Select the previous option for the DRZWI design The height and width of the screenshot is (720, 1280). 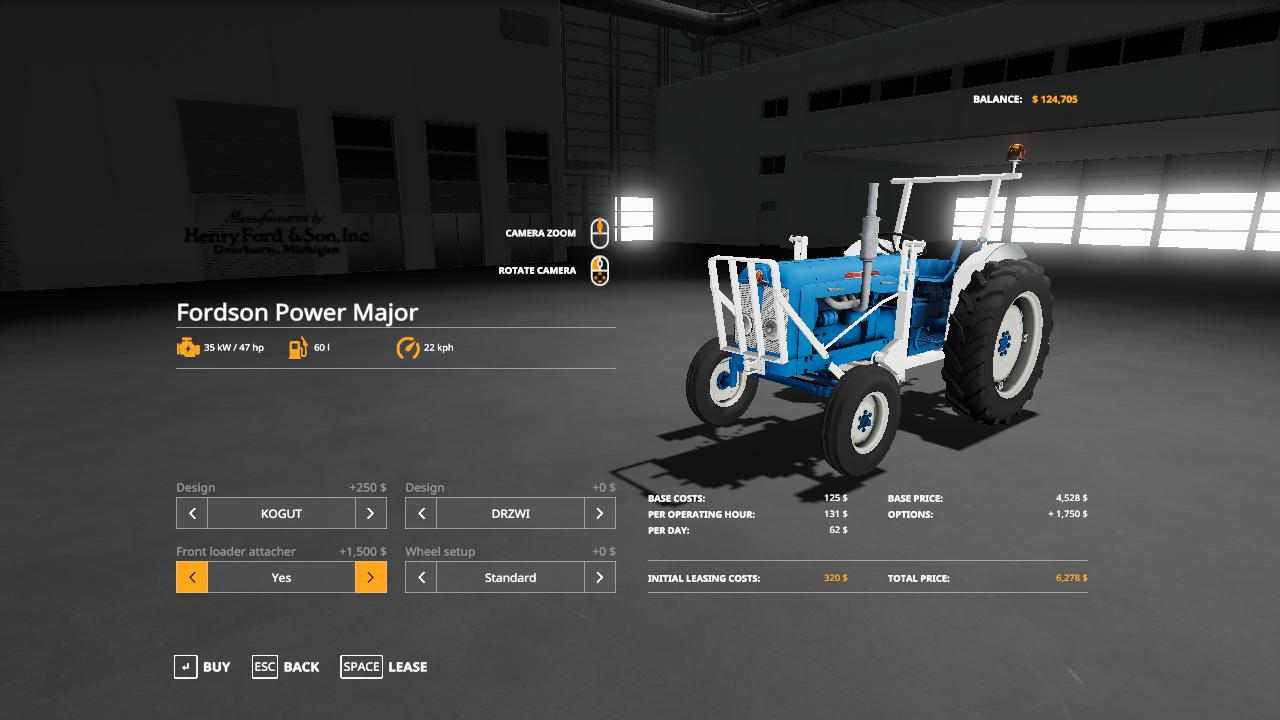(x=421, y=513)
